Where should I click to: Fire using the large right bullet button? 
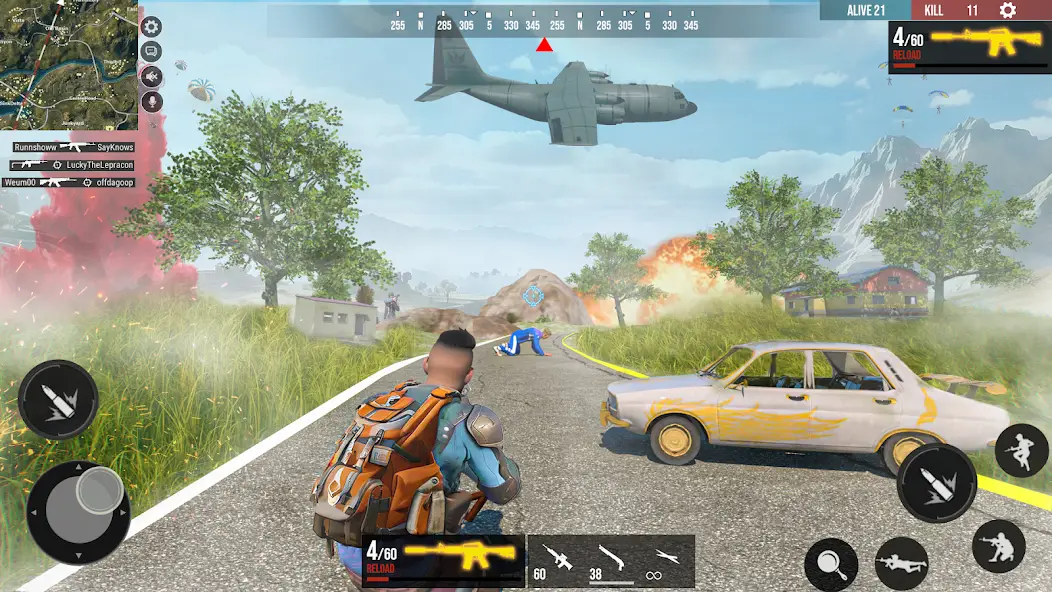(936, 482)
